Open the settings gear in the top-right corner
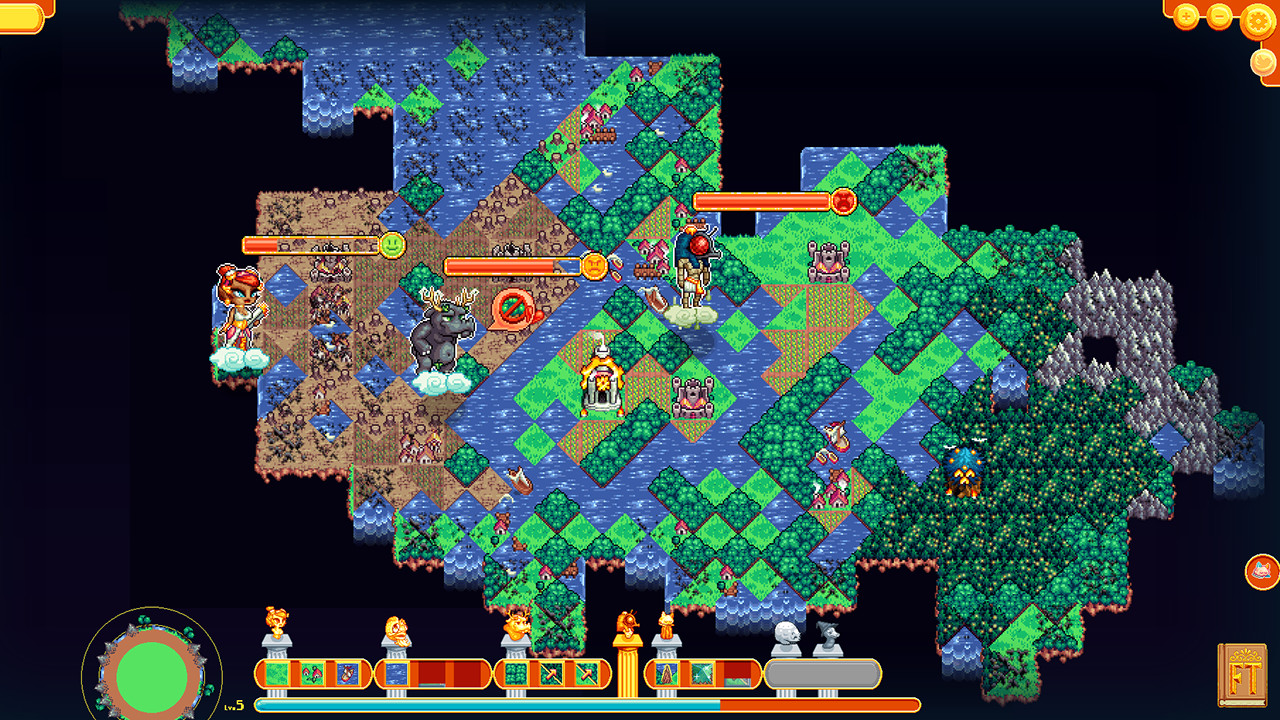 (x=1257, y=21)
